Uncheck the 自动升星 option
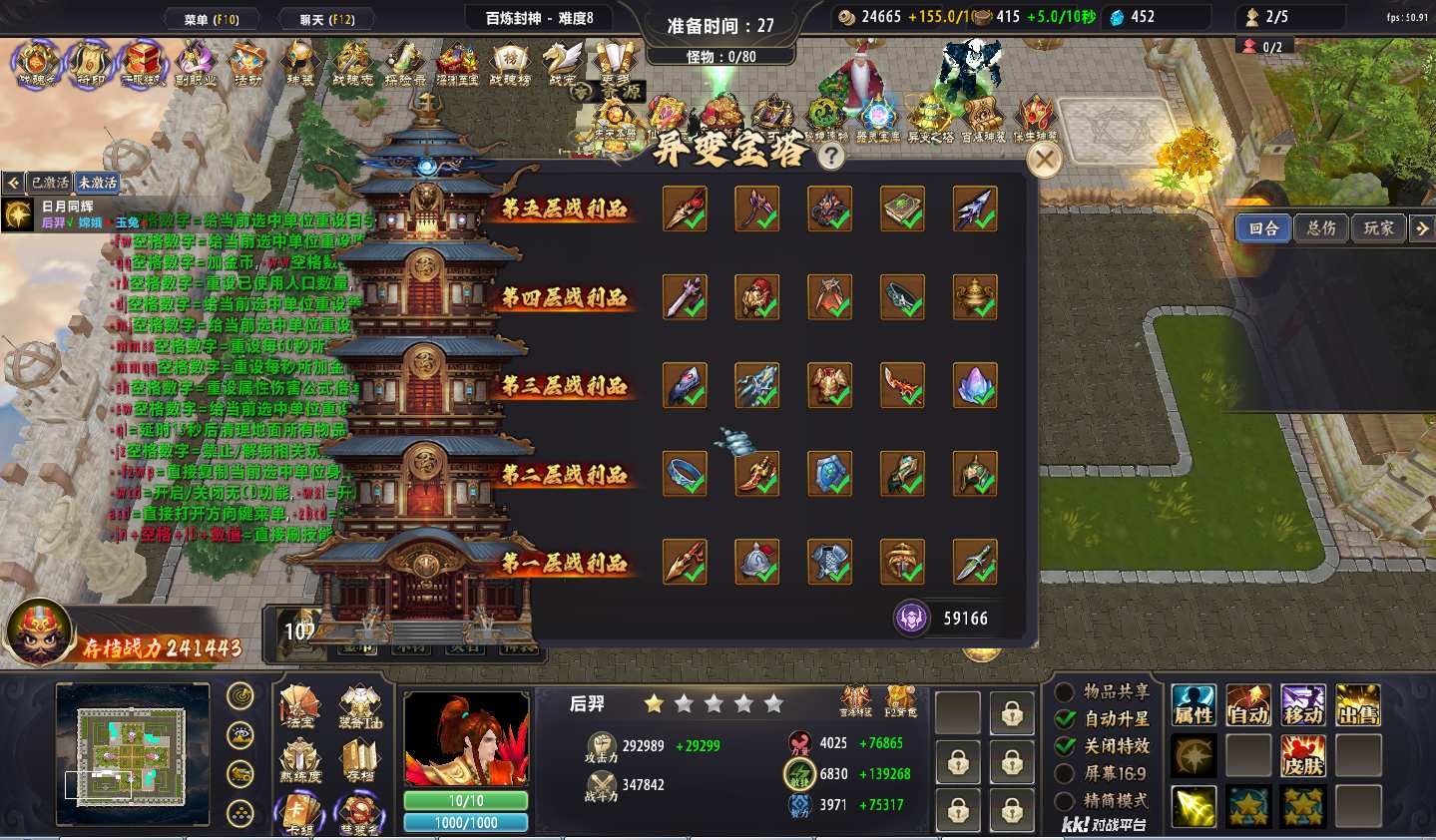 [1066, 718]
